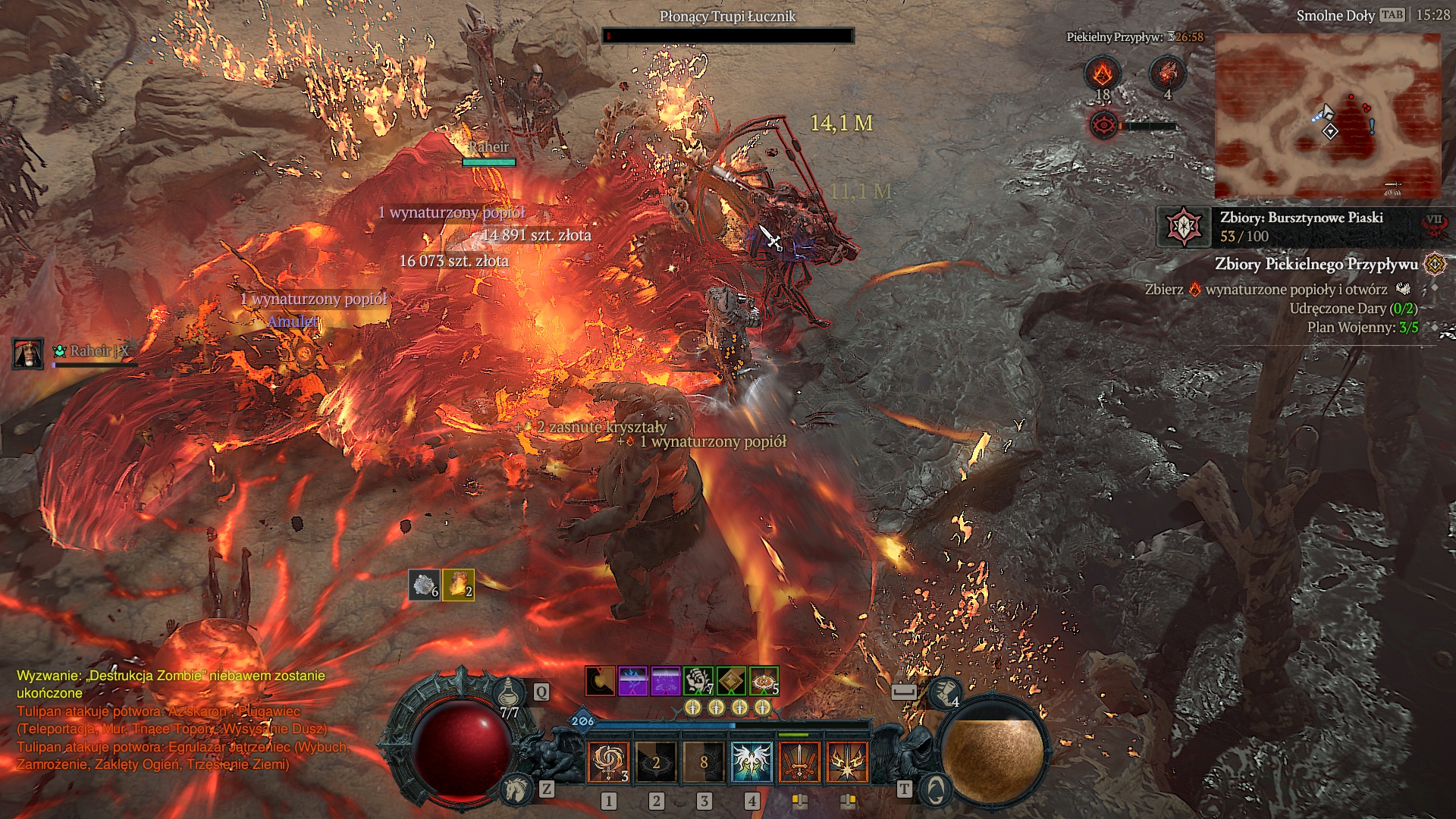Click the yellow loot notification showing 2
Viewport: 1456px width, 819px height.
coord(458,585)
